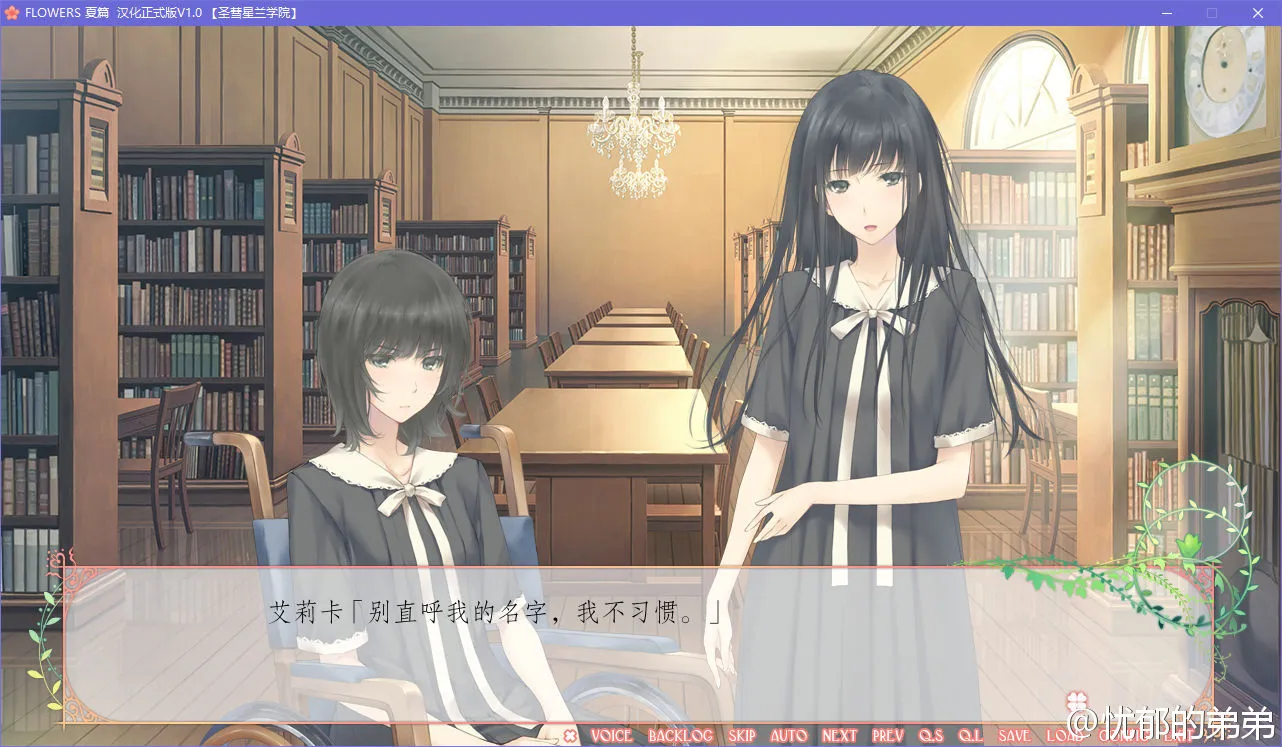Enable AUTO reading mode
The image size is (1282, 747).
coord(790,736)
